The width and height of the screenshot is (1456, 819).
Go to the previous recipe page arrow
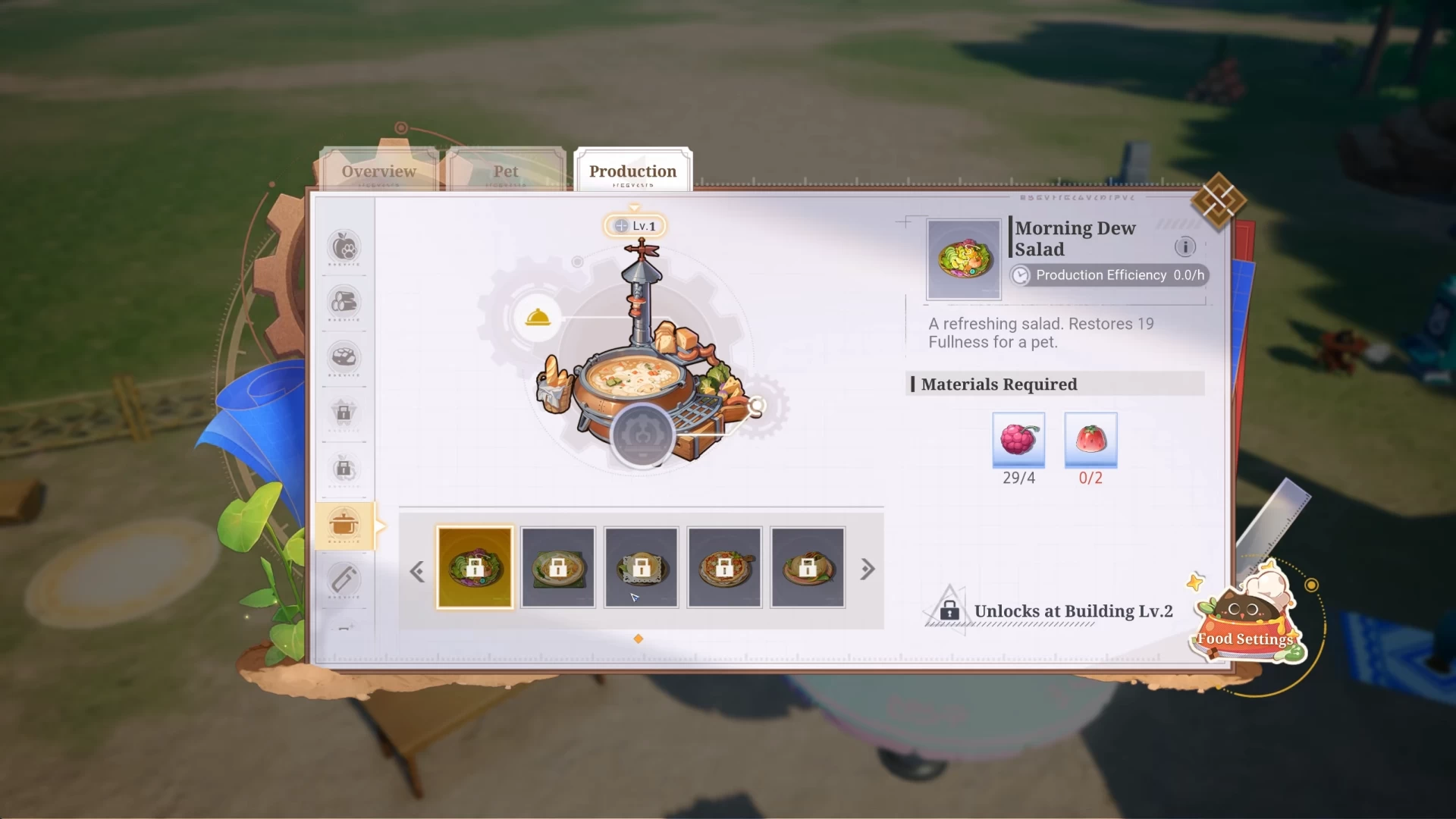click(x=416, y=571)
